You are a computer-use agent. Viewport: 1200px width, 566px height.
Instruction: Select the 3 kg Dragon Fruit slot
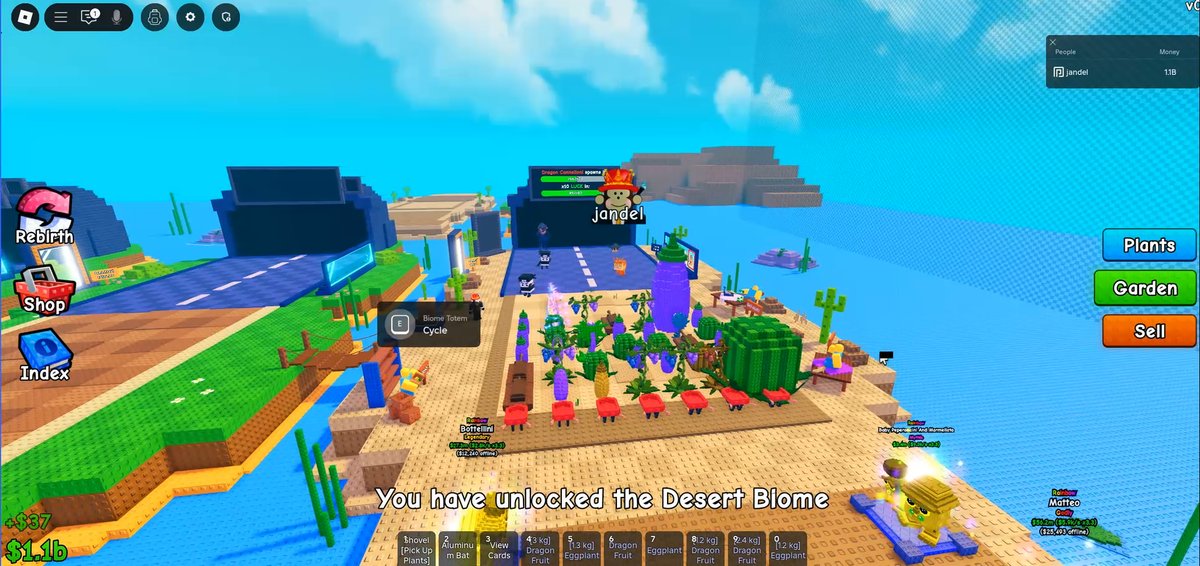coord(540,549)
